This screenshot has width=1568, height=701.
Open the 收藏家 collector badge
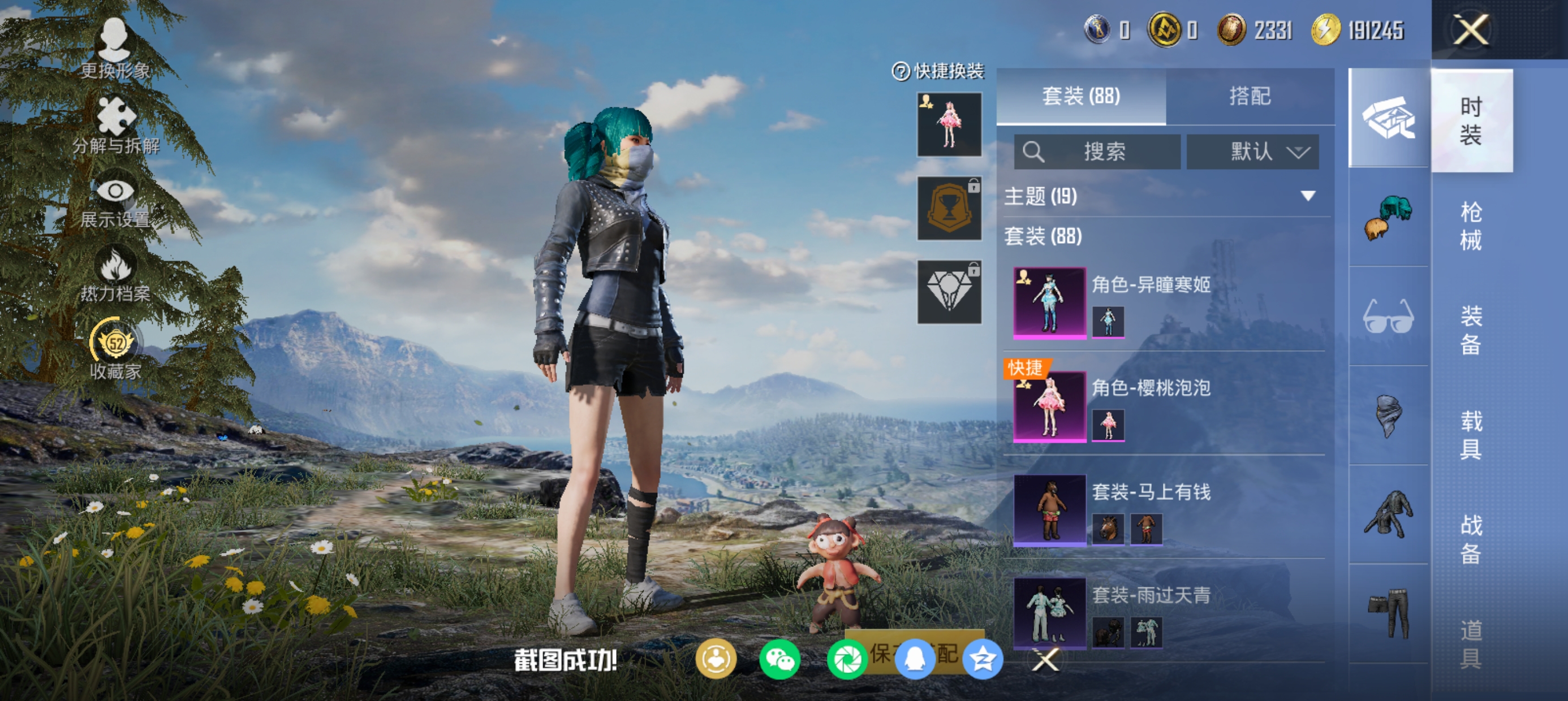click(115, 350)
